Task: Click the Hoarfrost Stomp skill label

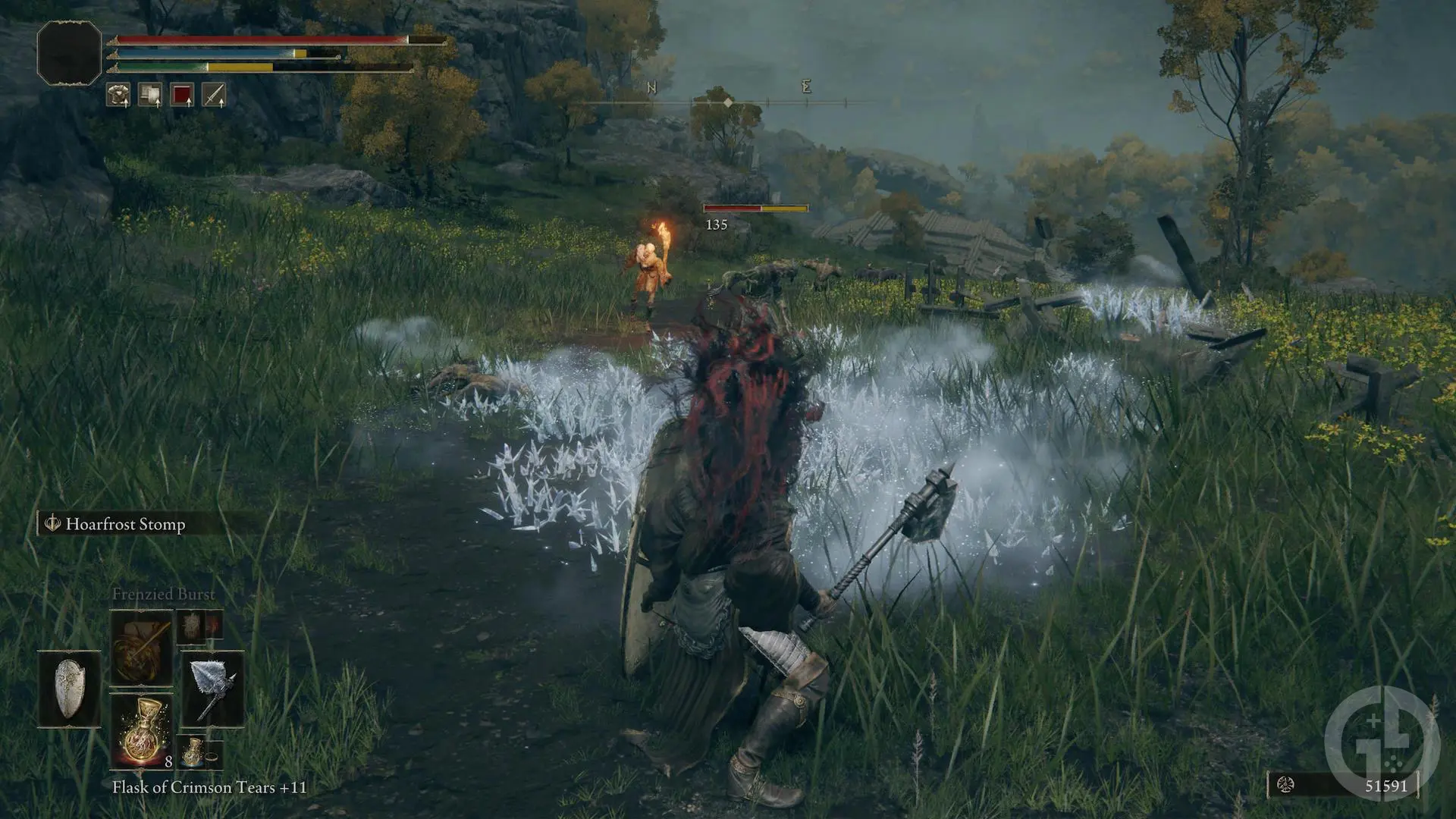Action: coord(125,524)
